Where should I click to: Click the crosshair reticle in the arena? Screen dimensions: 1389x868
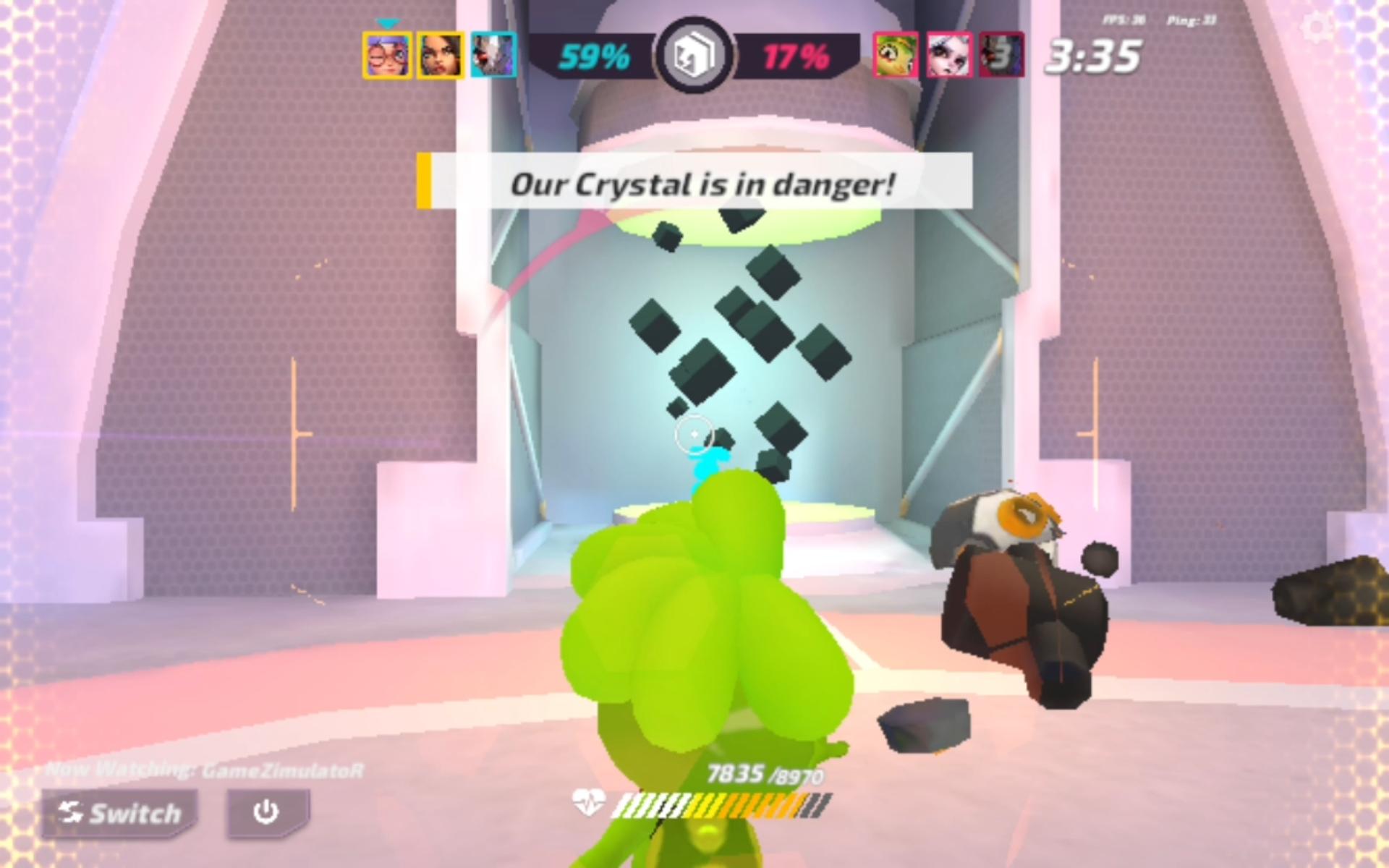[693, 433]
